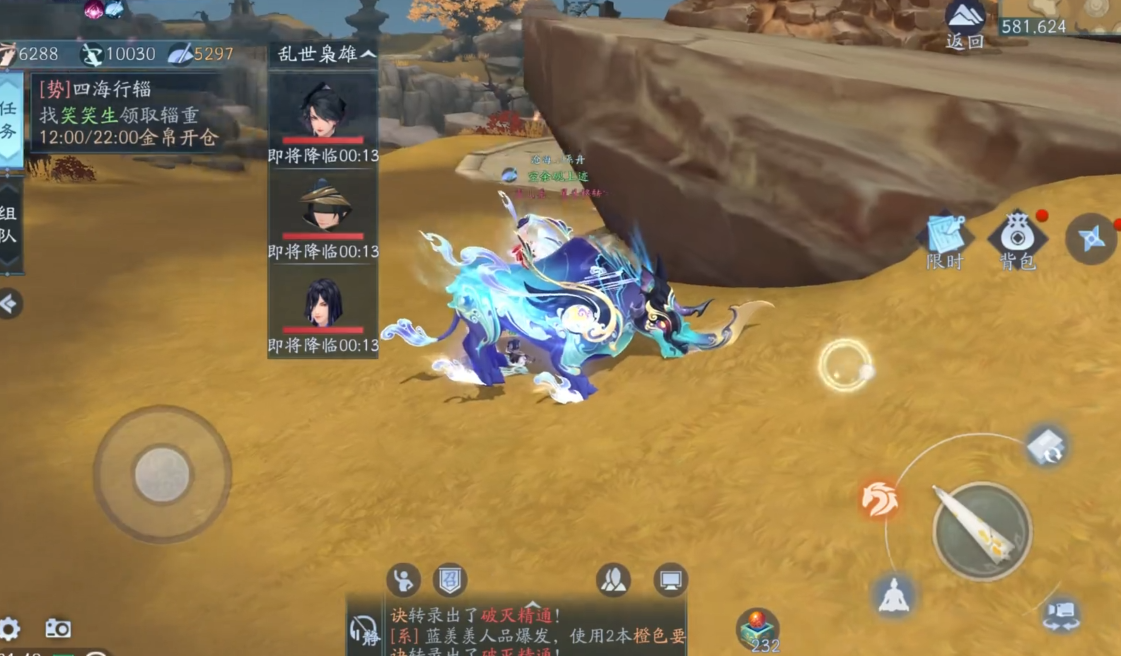Collapse the 乱世枭雄 boss panel header
Screen dimensions: 1121x656
(x=322, y=54)
